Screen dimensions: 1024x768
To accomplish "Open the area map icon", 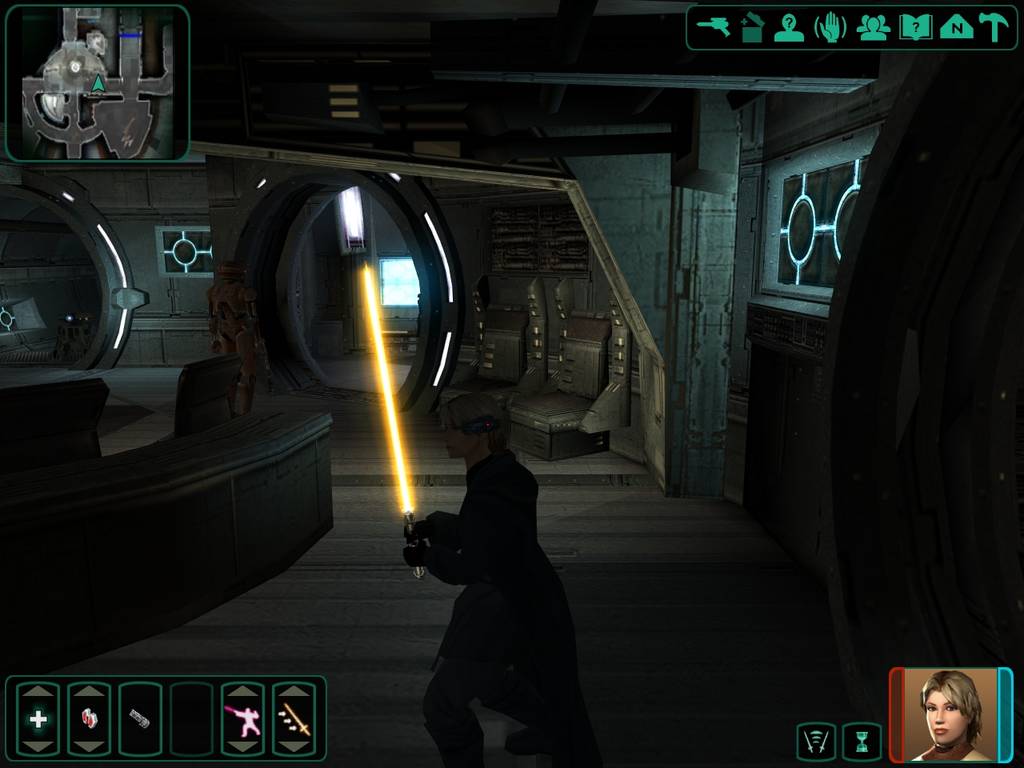I will (x=956, y=27).
